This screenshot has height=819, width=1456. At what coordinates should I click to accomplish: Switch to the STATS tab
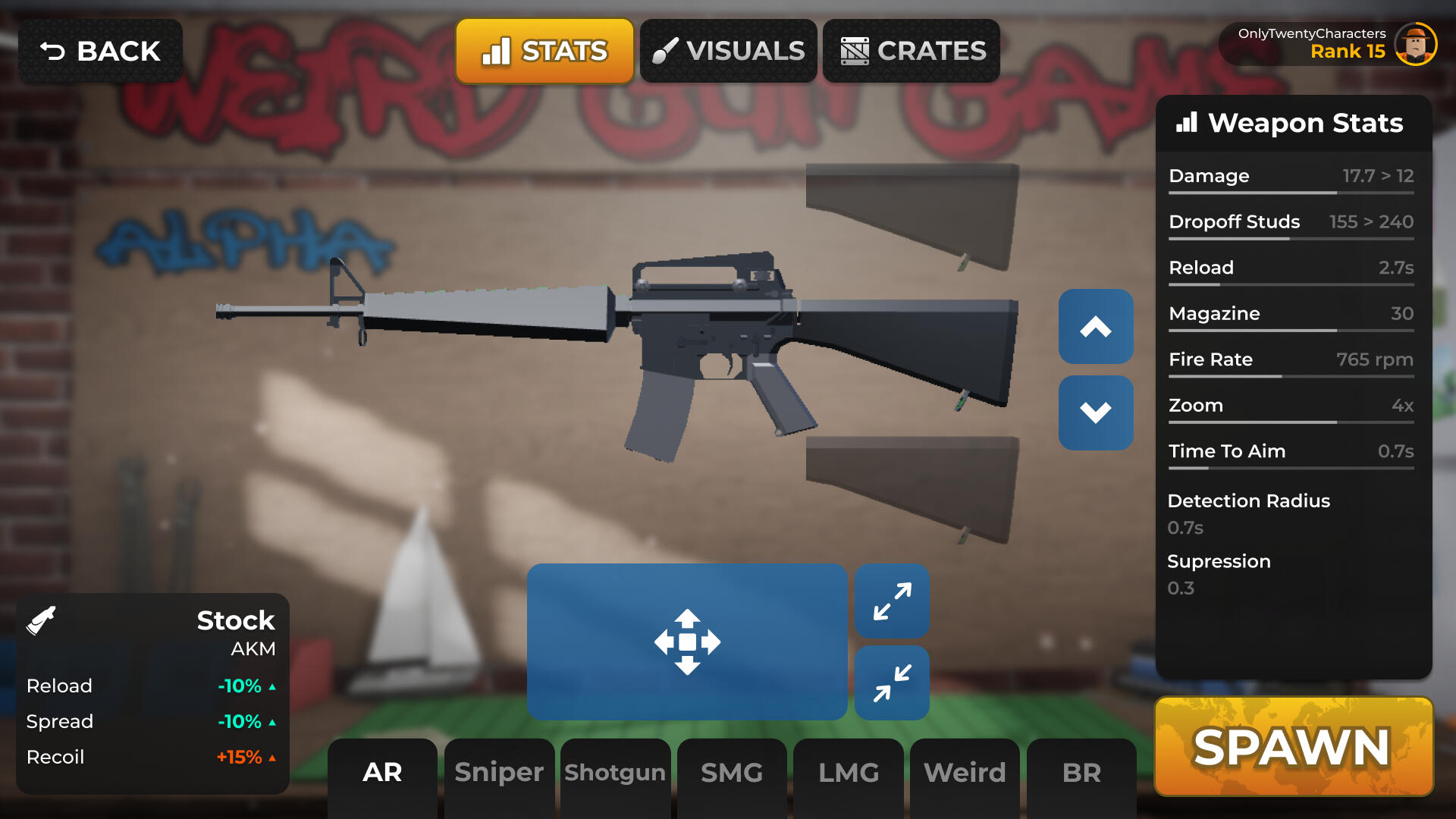544,51
